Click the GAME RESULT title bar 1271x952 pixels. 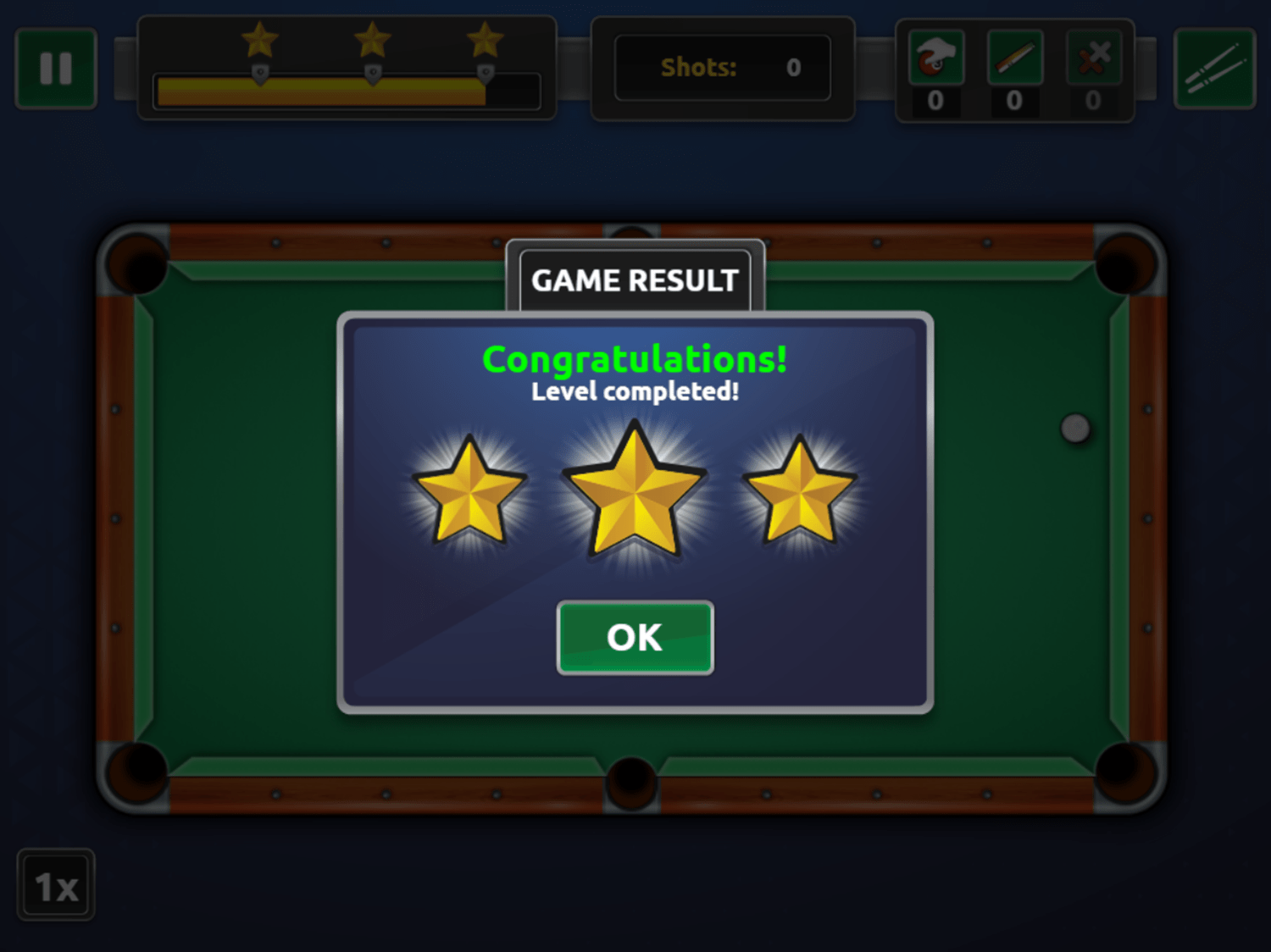635,280
